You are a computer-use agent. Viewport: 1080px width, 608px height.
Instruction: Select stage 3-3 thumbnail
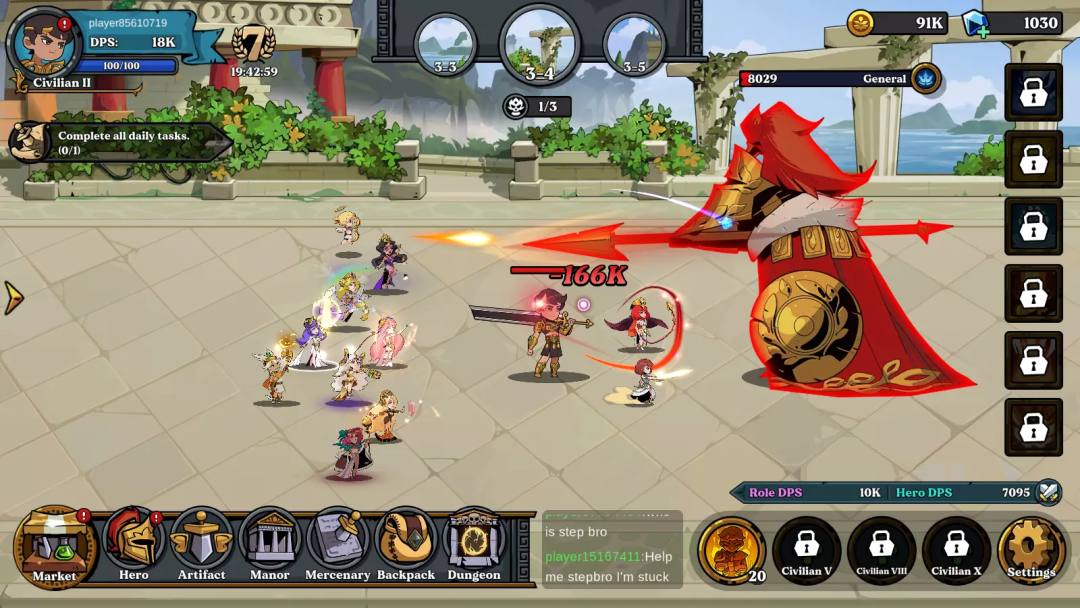tap(445, 45)
